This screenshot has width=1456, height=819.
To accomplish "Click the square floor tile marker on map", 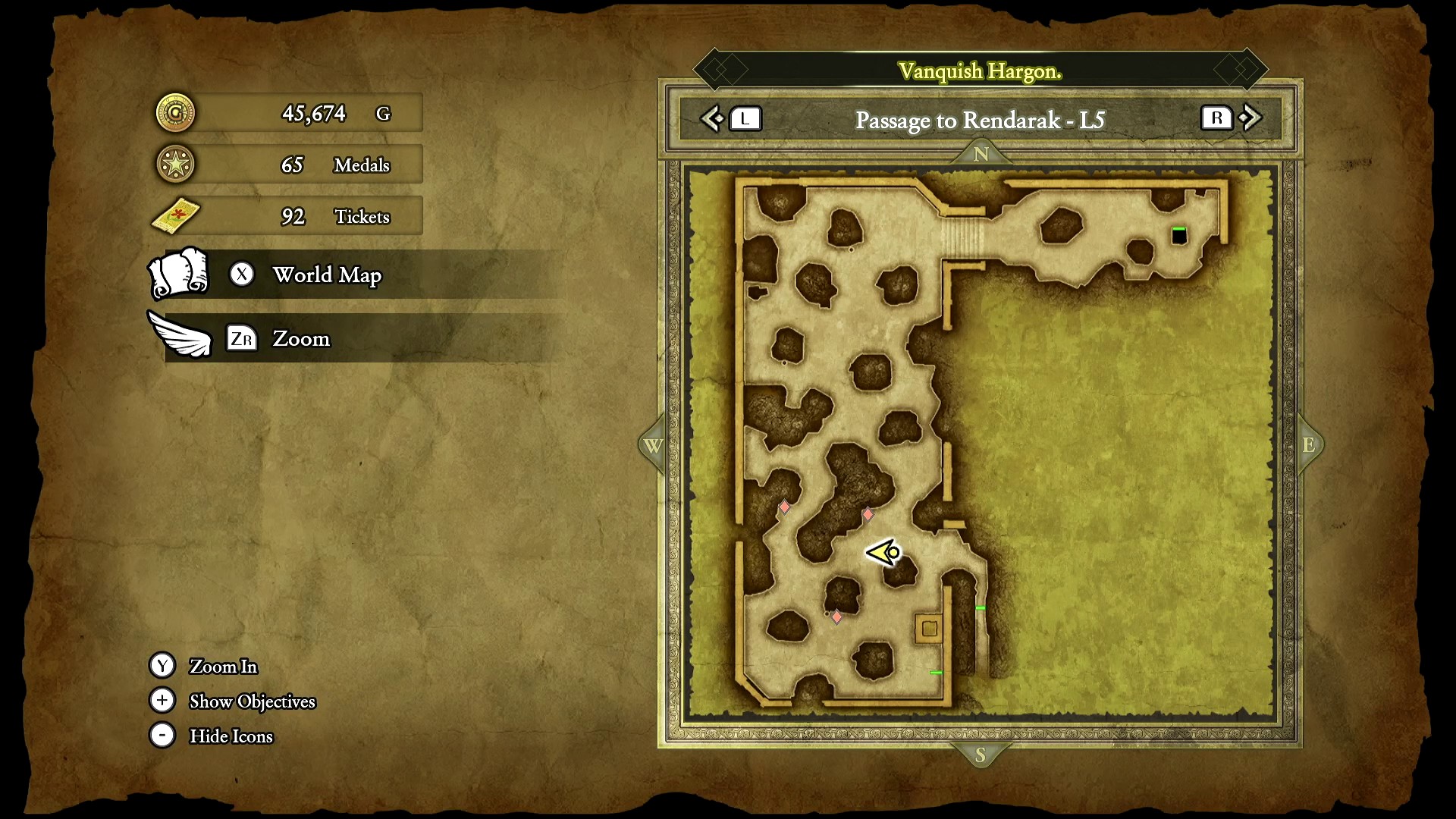I will click(x=930, y=628).
